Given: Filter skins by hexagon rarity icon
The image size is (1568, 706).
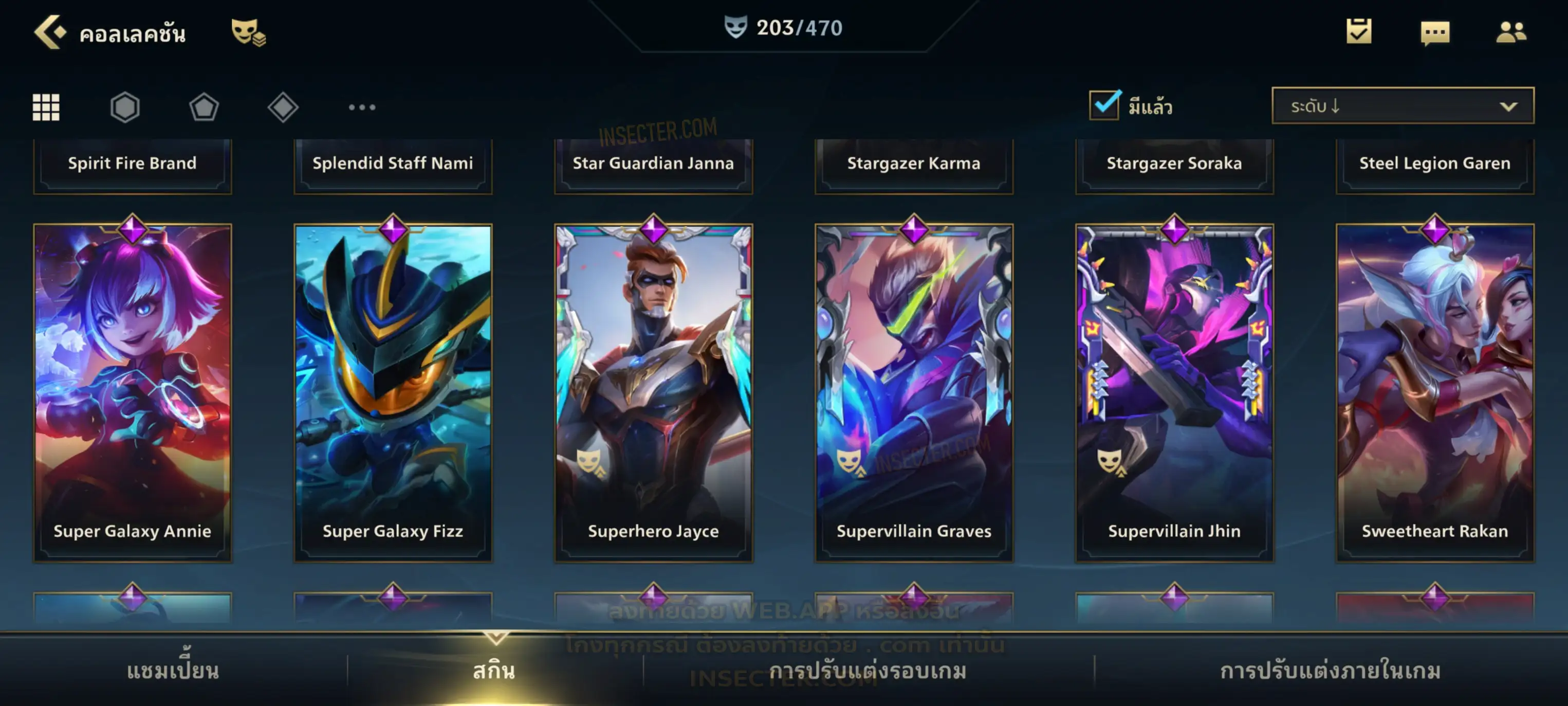Looking at the screenshot, I should coord(125,107).
